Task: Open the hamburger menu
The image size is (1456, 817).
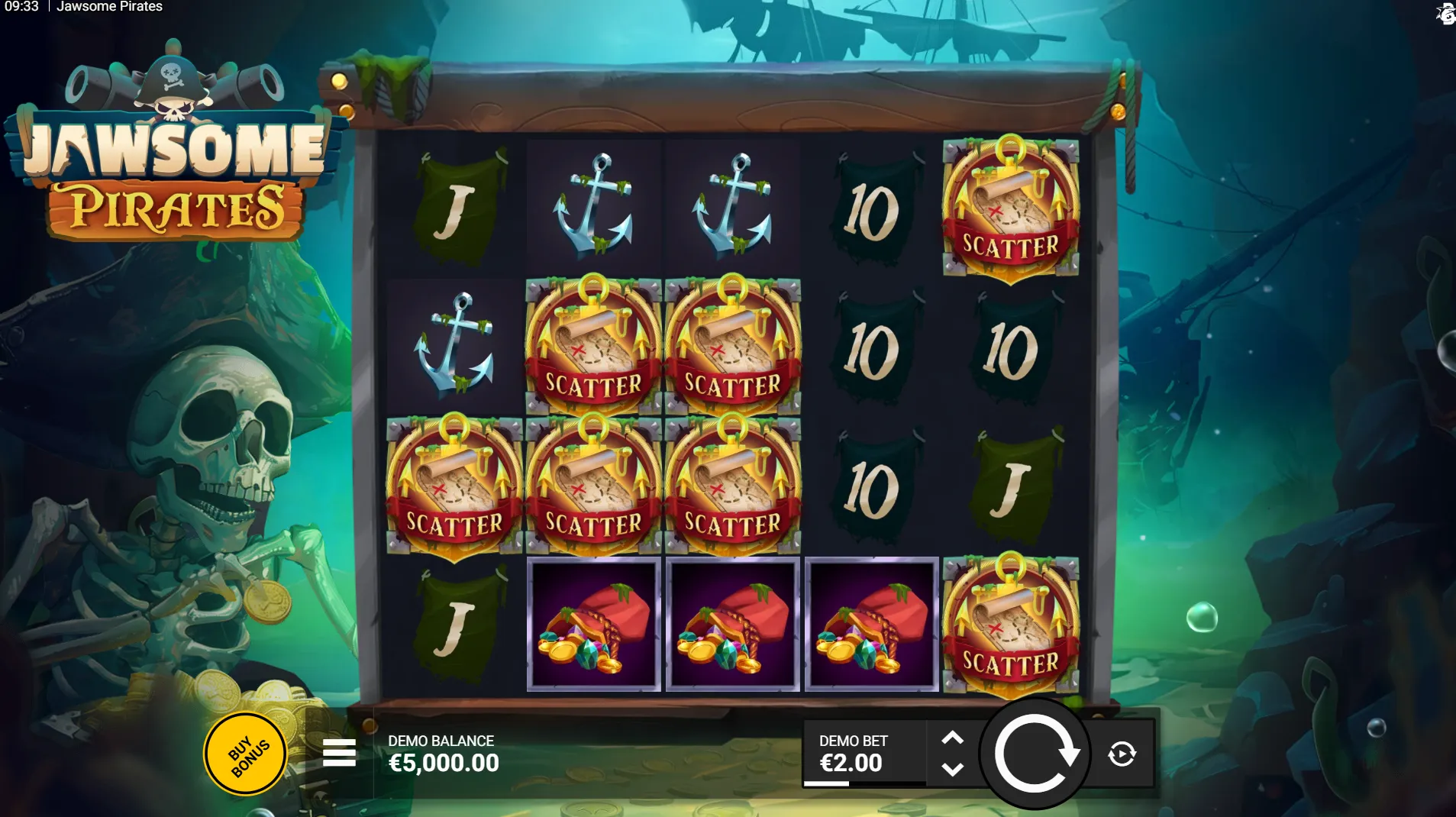Action: click(x=339, y=753)
